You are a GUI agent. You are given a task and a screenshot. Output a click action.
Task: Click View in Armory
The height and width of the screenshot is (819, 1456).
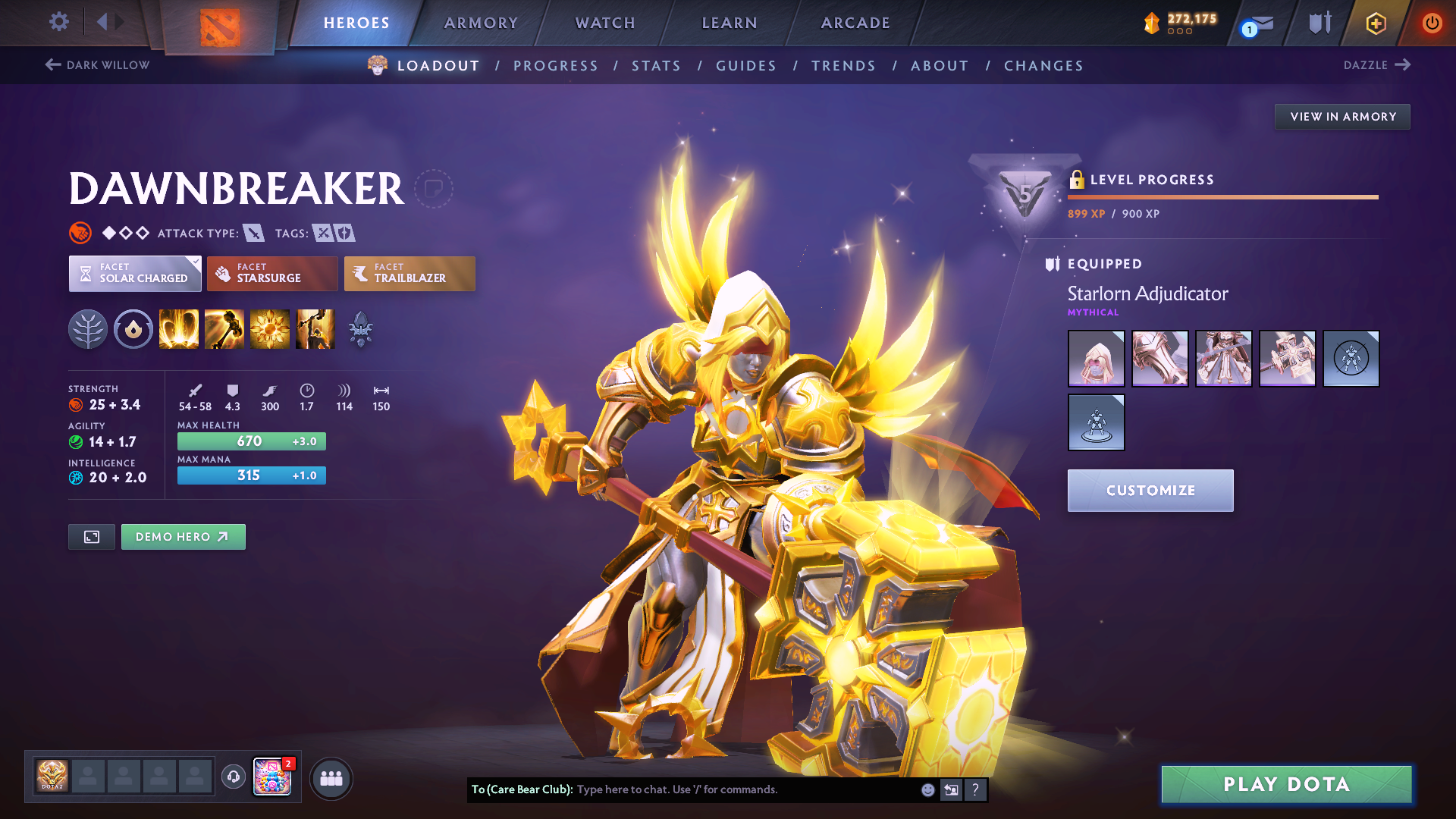point(1342,117)
